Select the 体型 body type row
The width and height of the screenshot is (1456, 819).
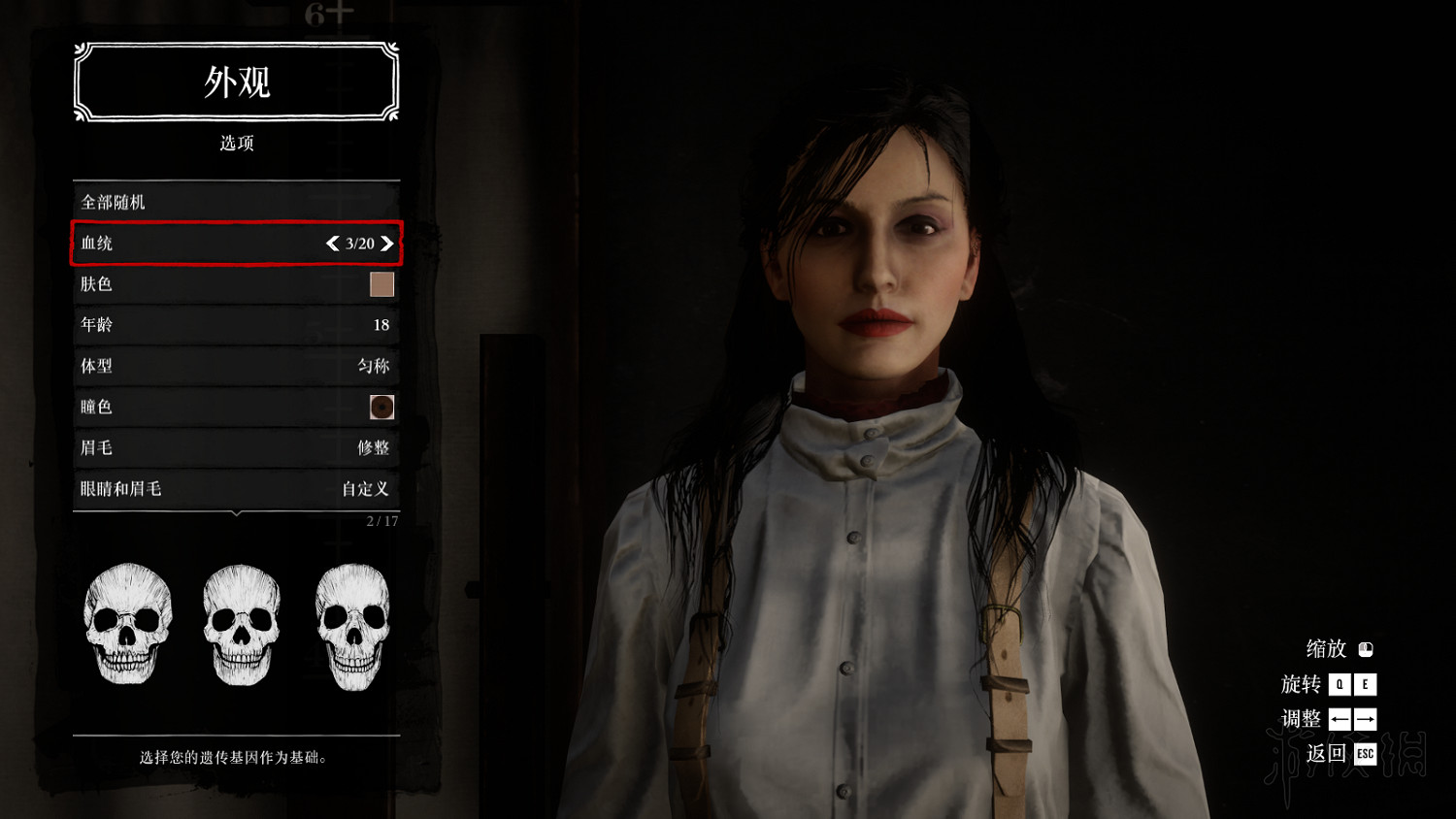coord(236,366)
